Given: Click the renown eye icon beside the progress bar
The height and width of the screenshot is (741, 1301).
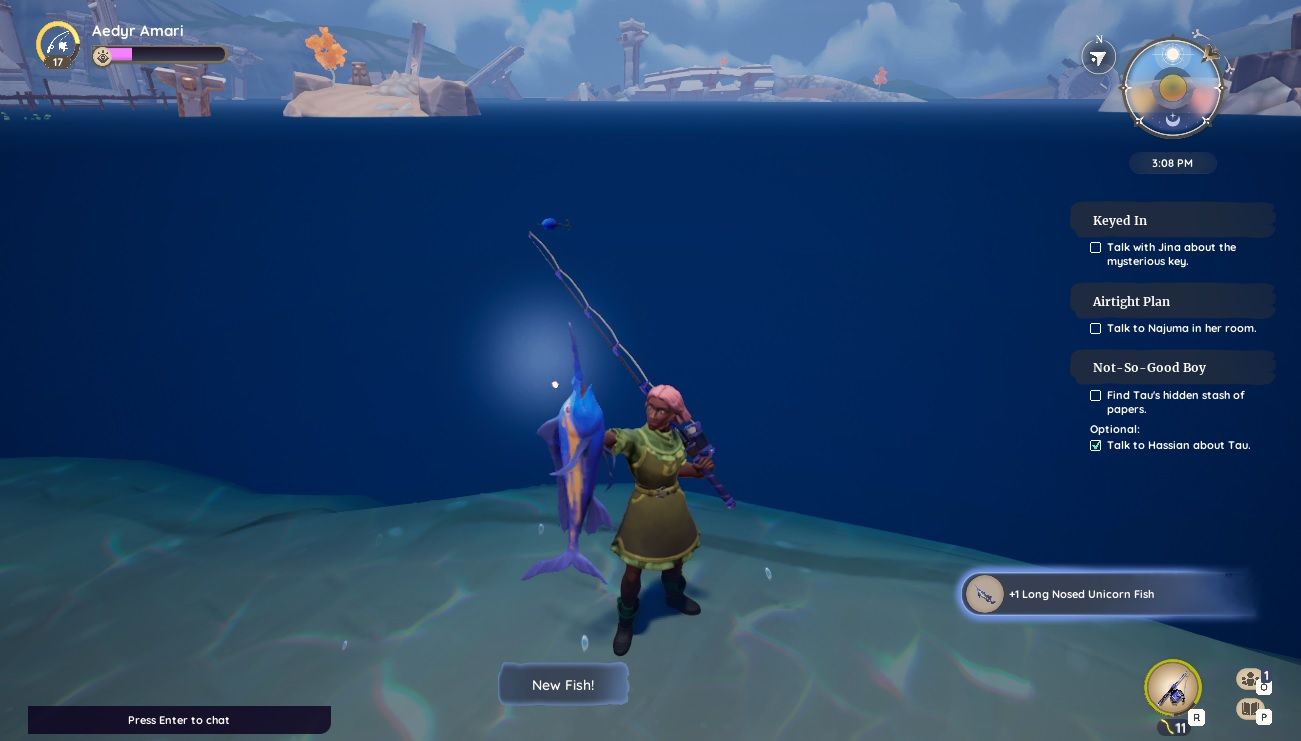Looking at the screenshot, I should tap(103, 55).
